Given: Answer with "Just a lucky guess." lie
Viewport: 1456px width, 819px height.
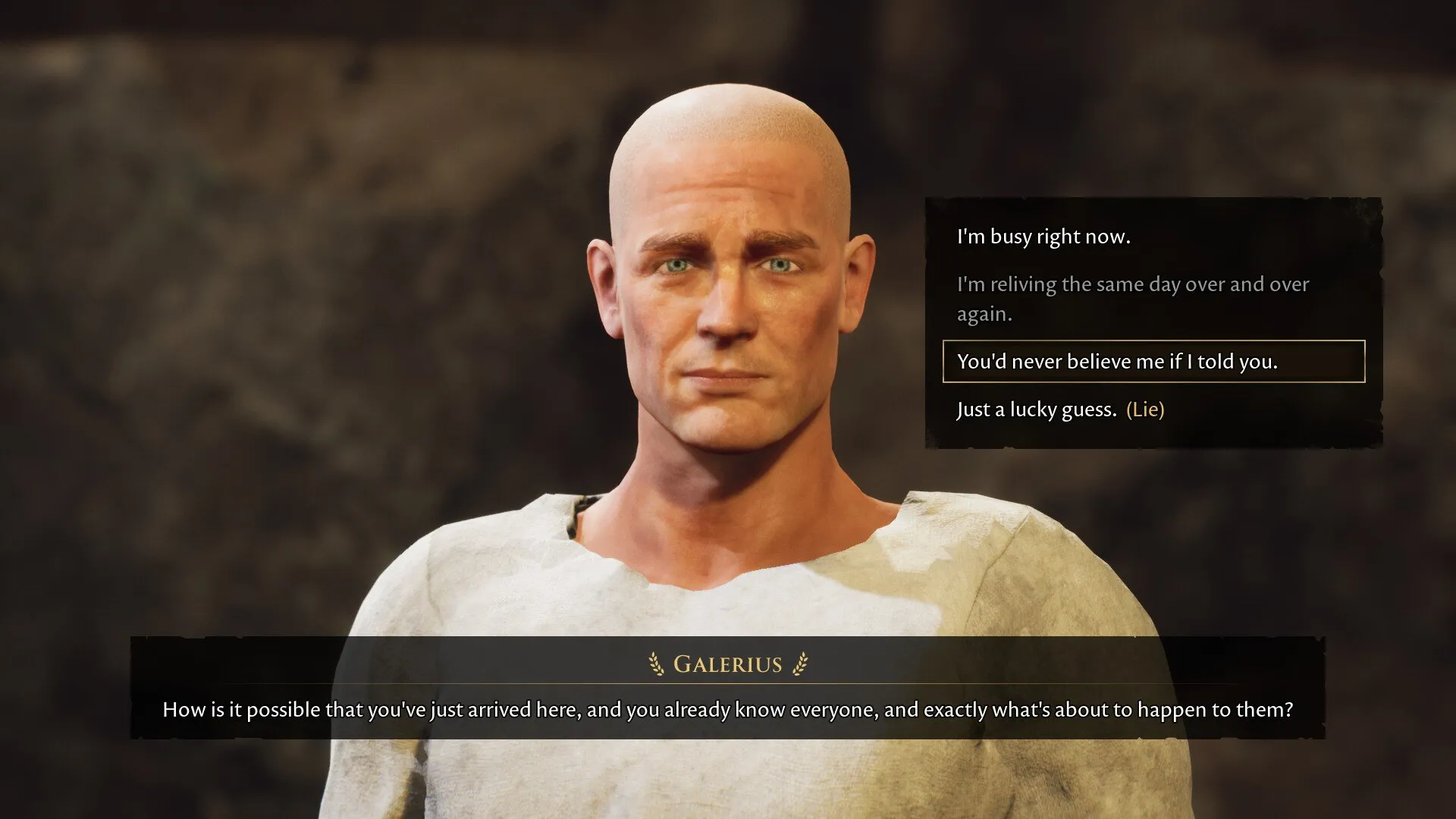Looking at the screenshot, I should tap(1060, 409).
